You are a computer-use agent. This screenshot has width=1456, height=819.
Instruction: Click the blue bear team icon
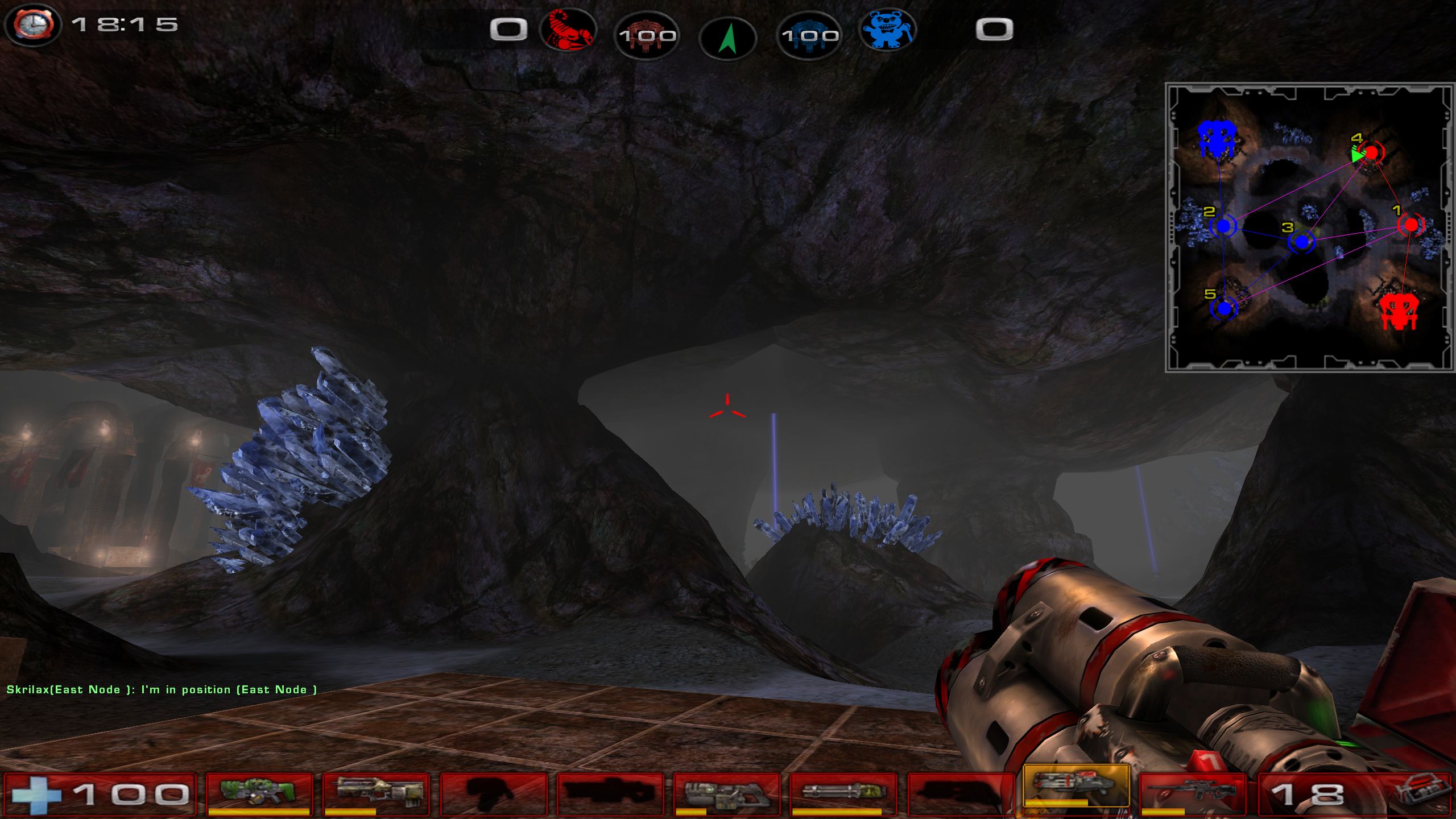pos(887,30)
